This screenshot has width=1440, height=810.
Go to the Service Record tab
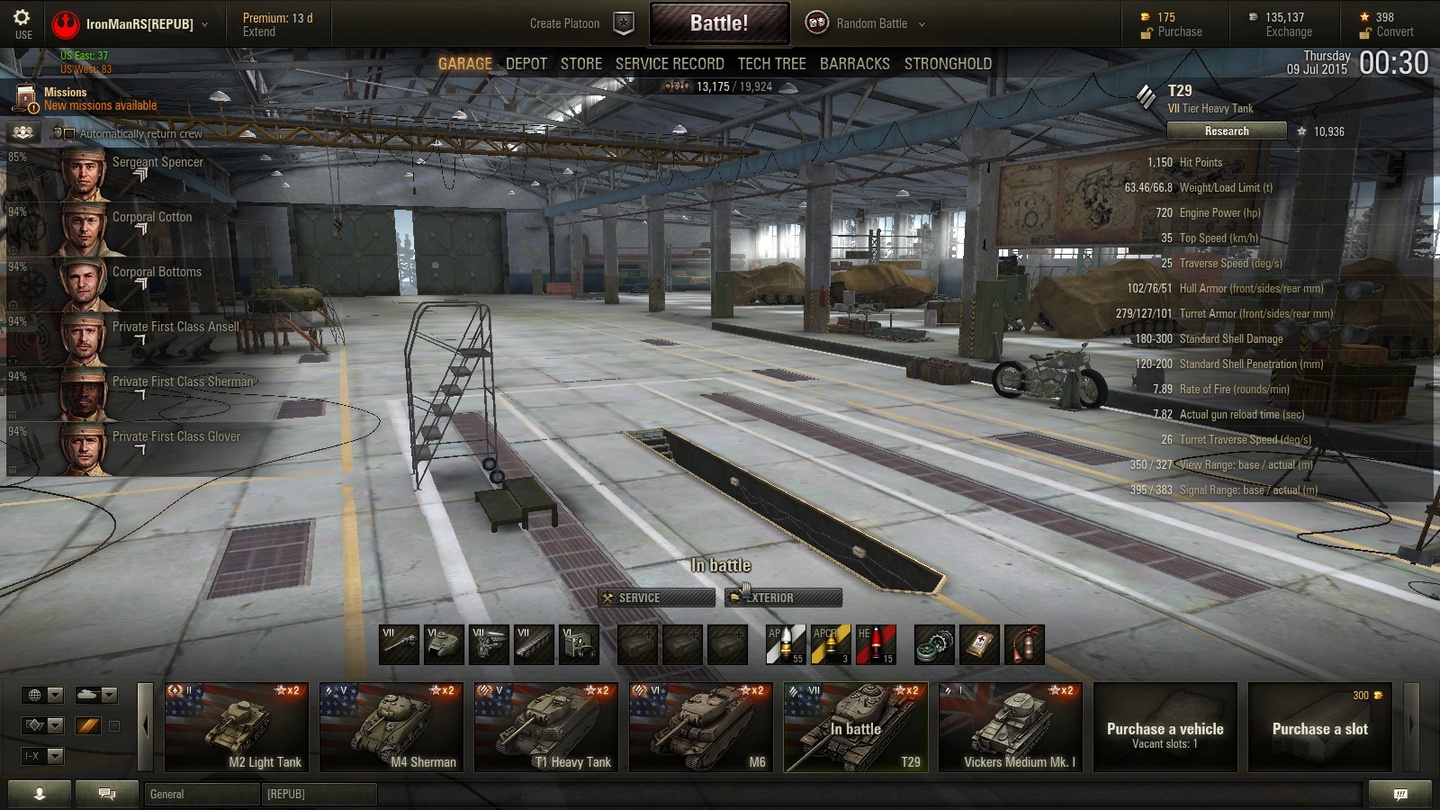669,64
